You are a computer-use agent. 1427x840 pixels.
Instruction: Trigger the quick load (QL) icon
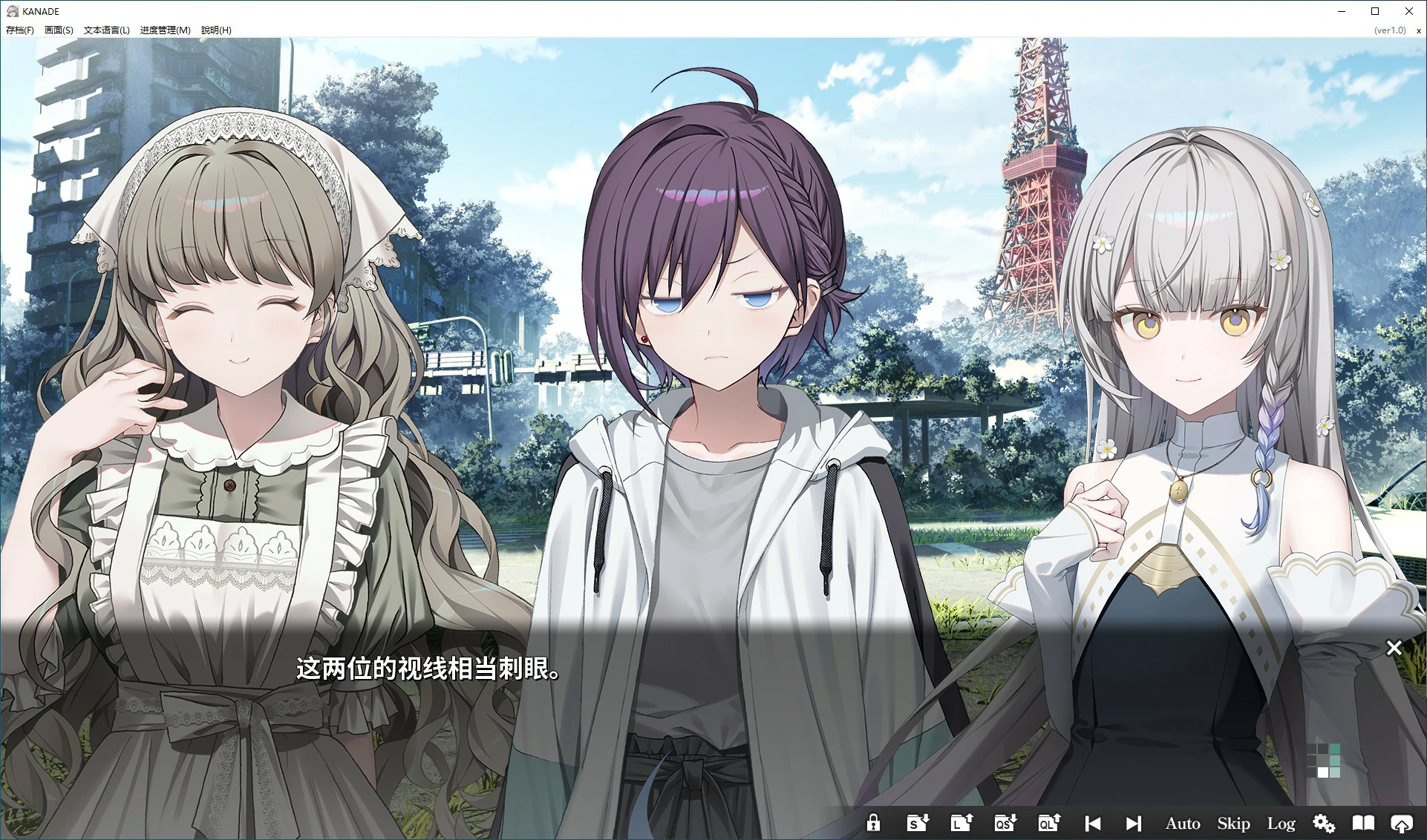[x=1048, y=822]
